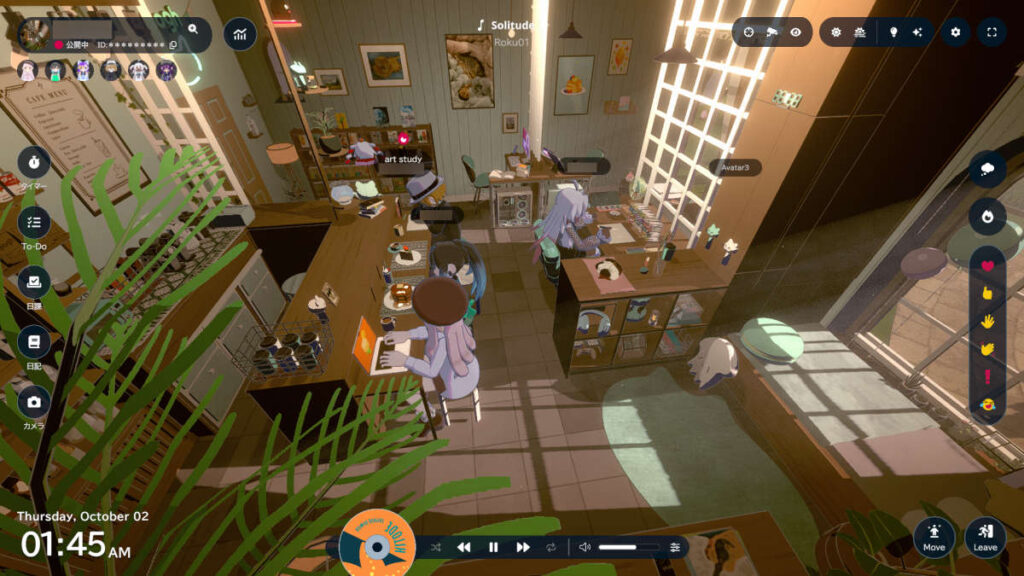Open the Camera tool
This screenshot has width=1024, height=576.
(34, 402)
